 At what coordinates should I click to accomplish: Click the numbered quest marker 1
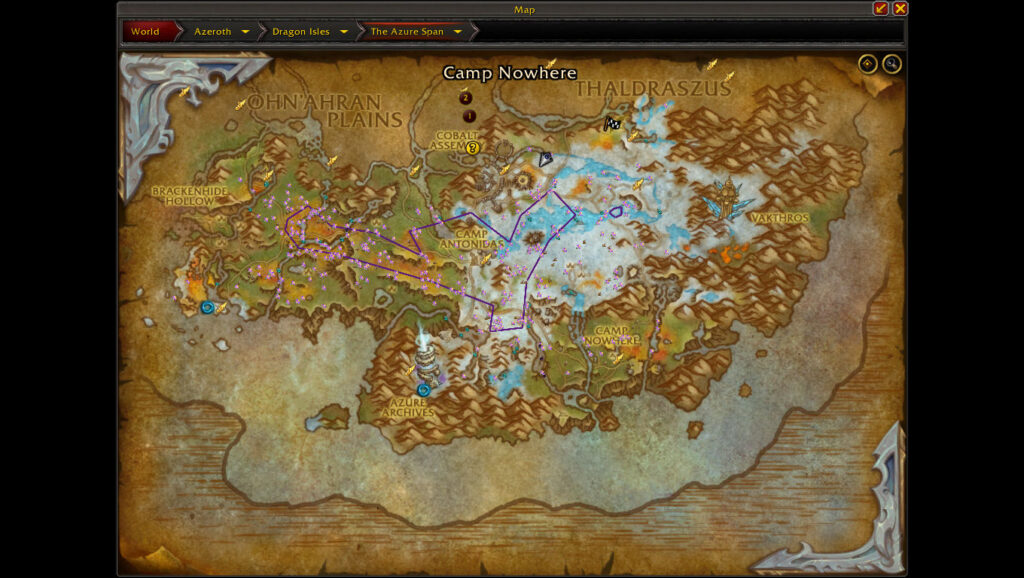(x=469, y=116)
